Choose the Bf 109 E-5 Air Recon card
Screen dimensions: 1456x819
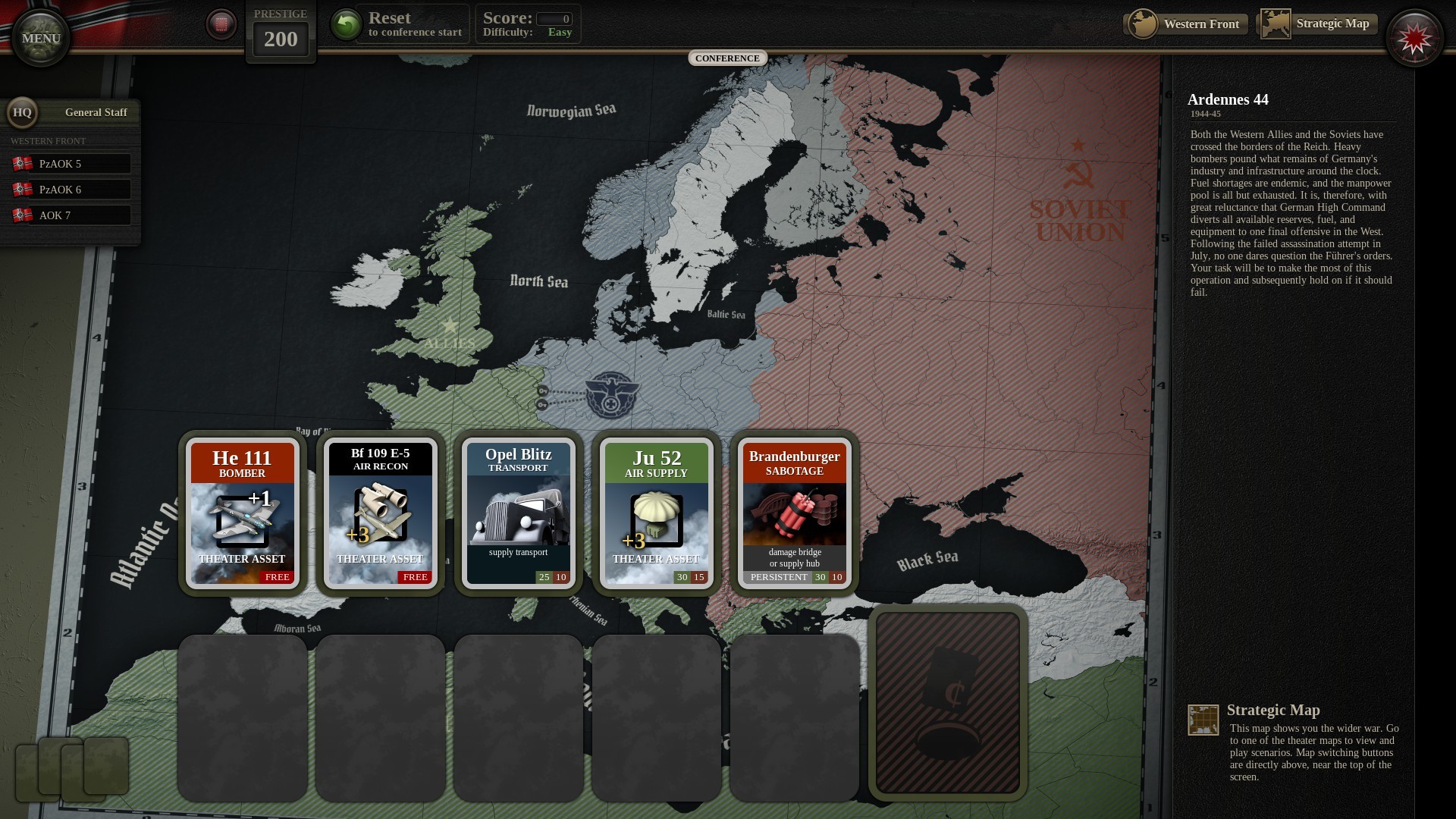(x=380, y=513)
